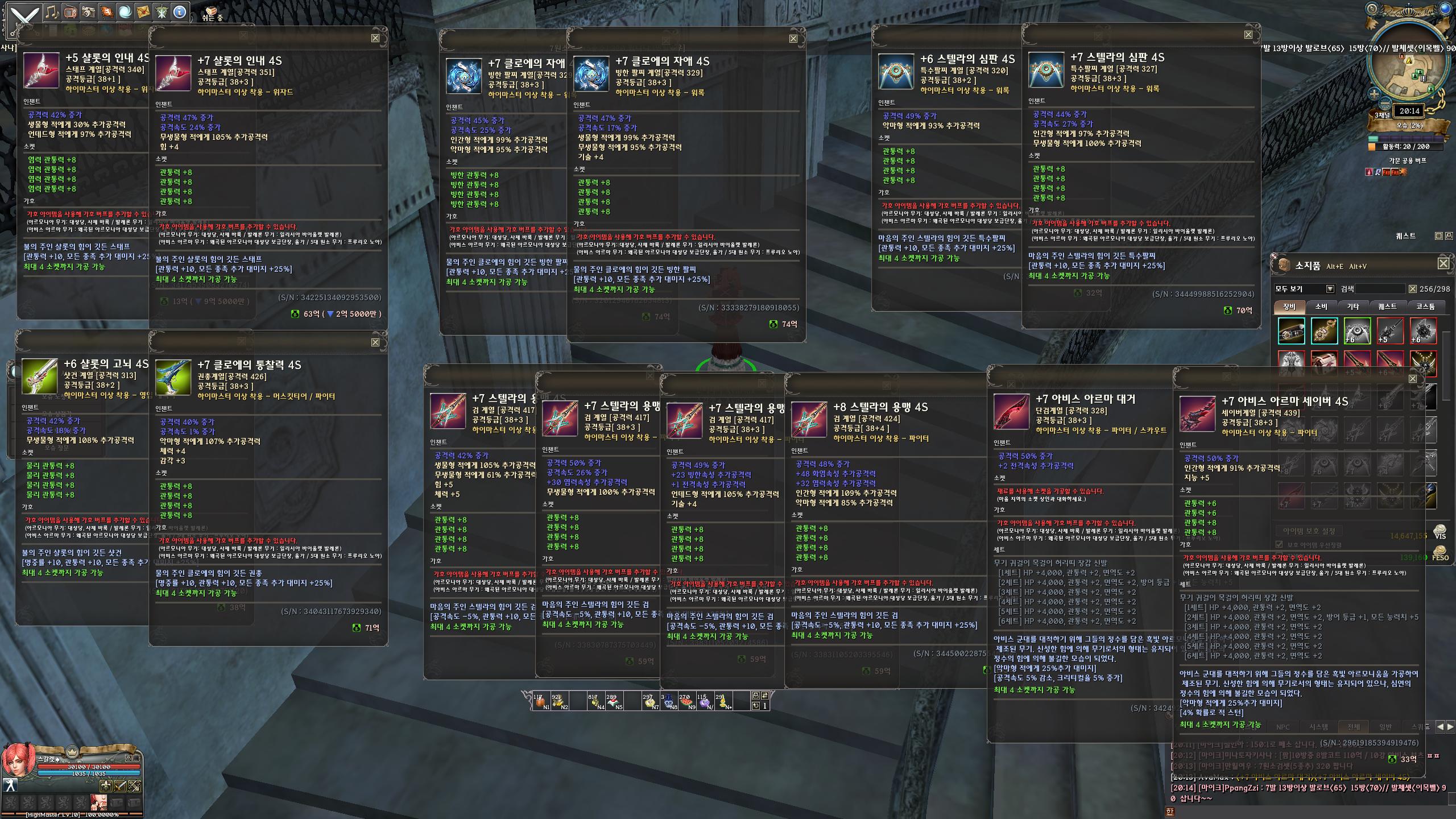Open the 모두 보기 filter dropdown

point(1329,289)
